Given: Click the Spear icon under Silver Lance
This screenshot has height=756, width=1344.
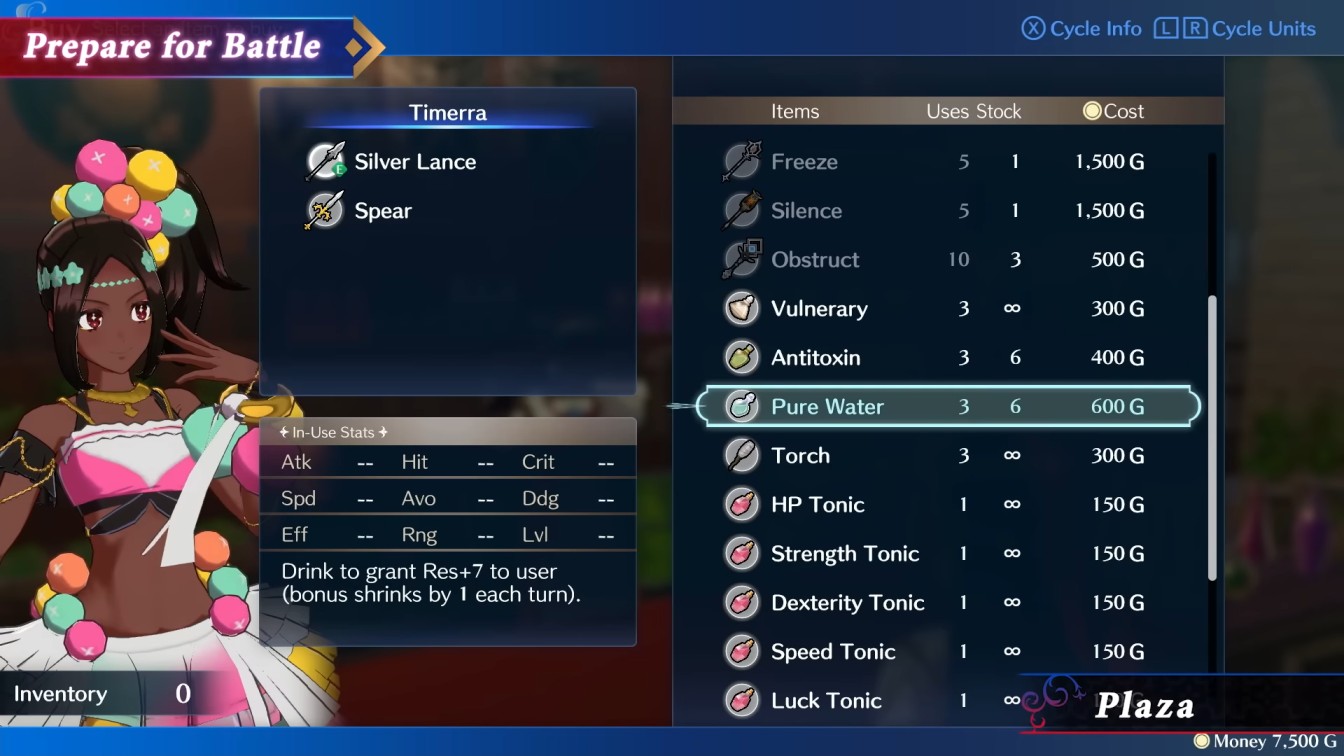Looking at the screenshot, I should (325, 210).
